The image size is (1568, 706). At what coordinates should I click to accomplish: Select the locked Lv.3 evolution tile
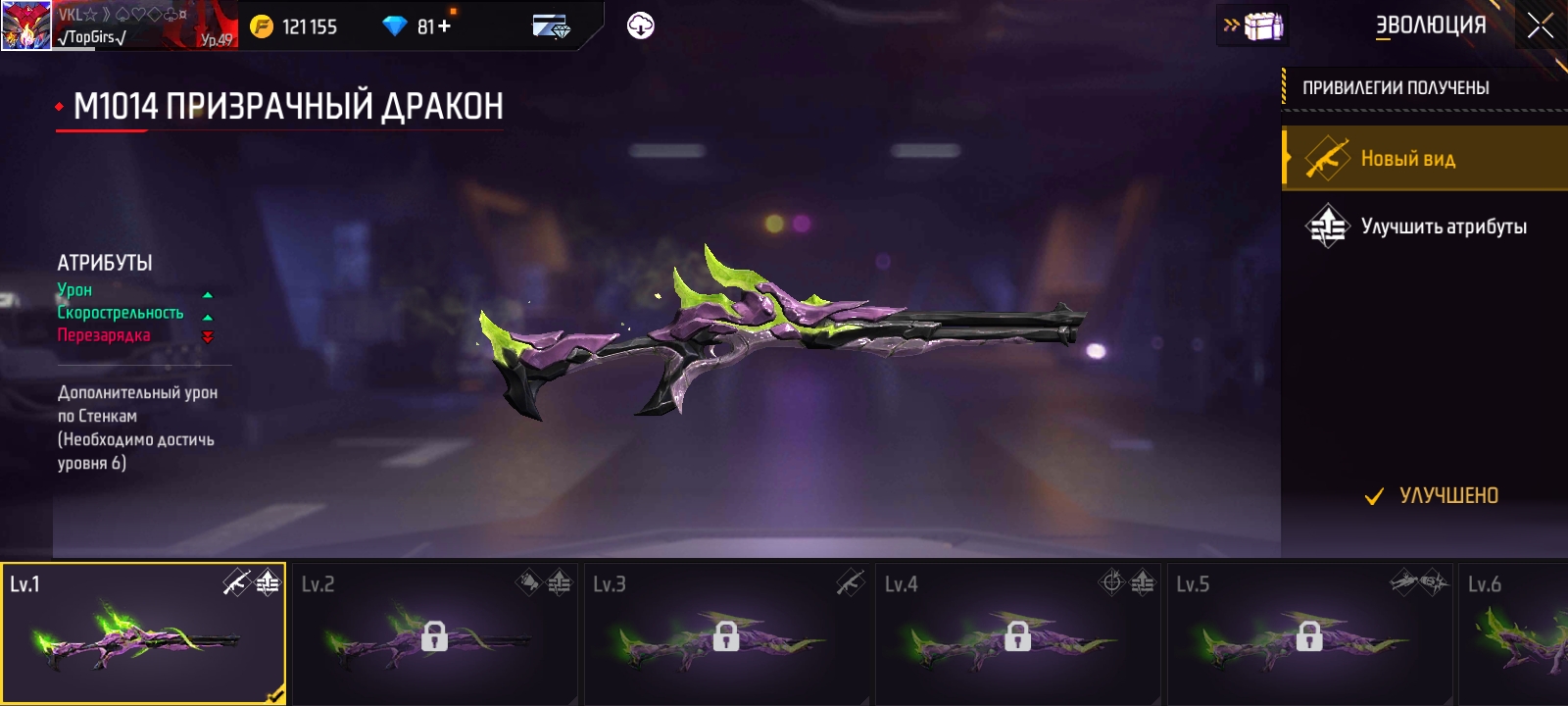pyautogui.click(x=725, y=633)
